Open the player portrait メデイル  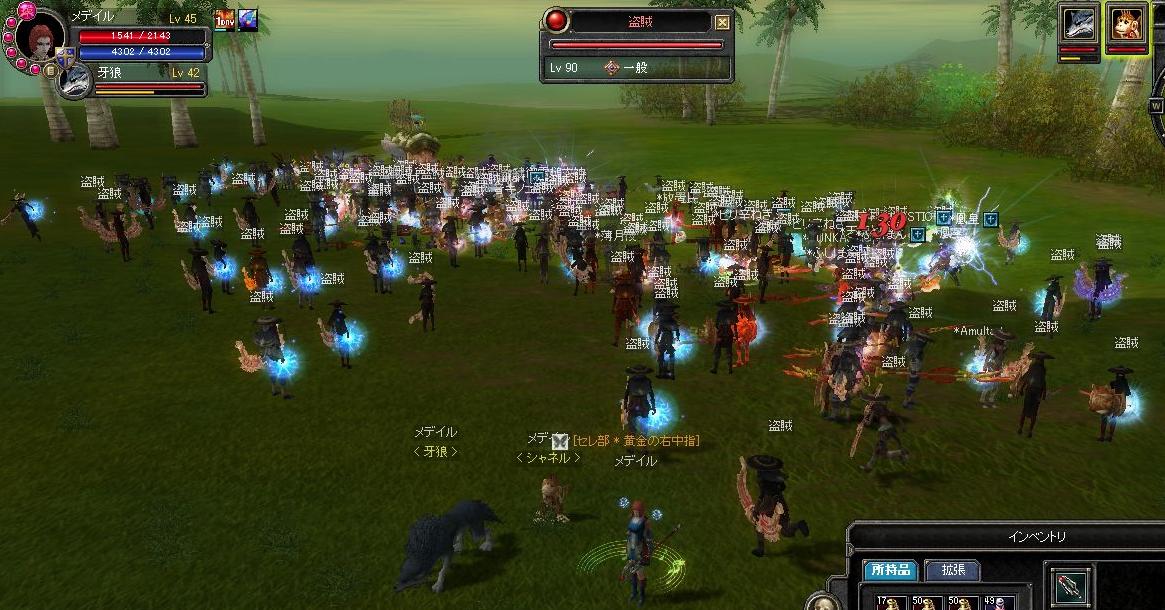tap(39, 40)
